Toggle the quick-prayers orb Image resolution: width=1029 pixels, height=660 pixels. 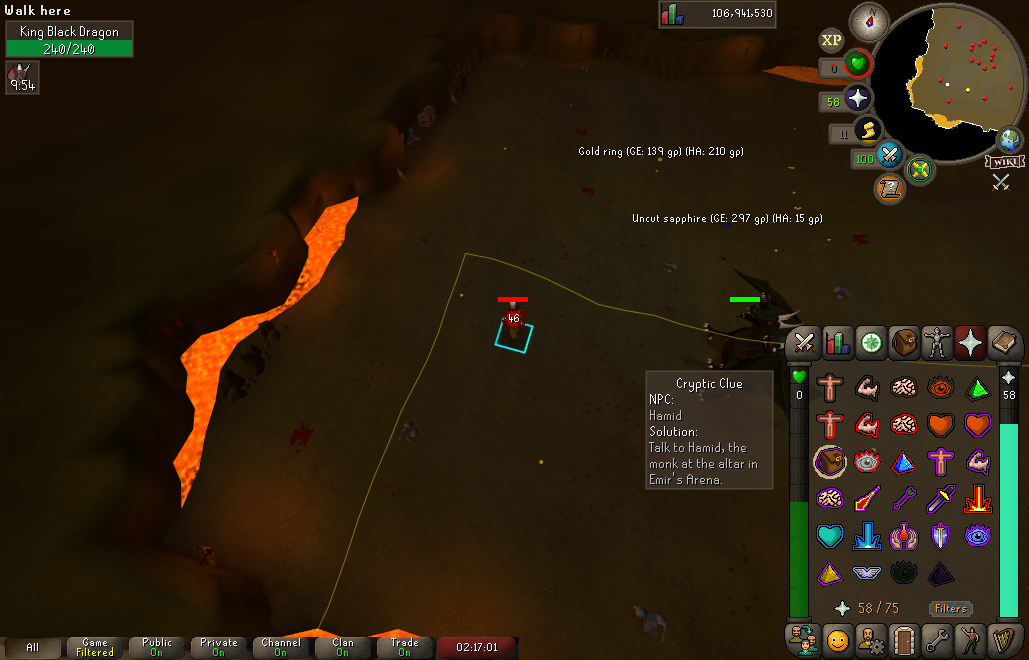tap(857, 99)
